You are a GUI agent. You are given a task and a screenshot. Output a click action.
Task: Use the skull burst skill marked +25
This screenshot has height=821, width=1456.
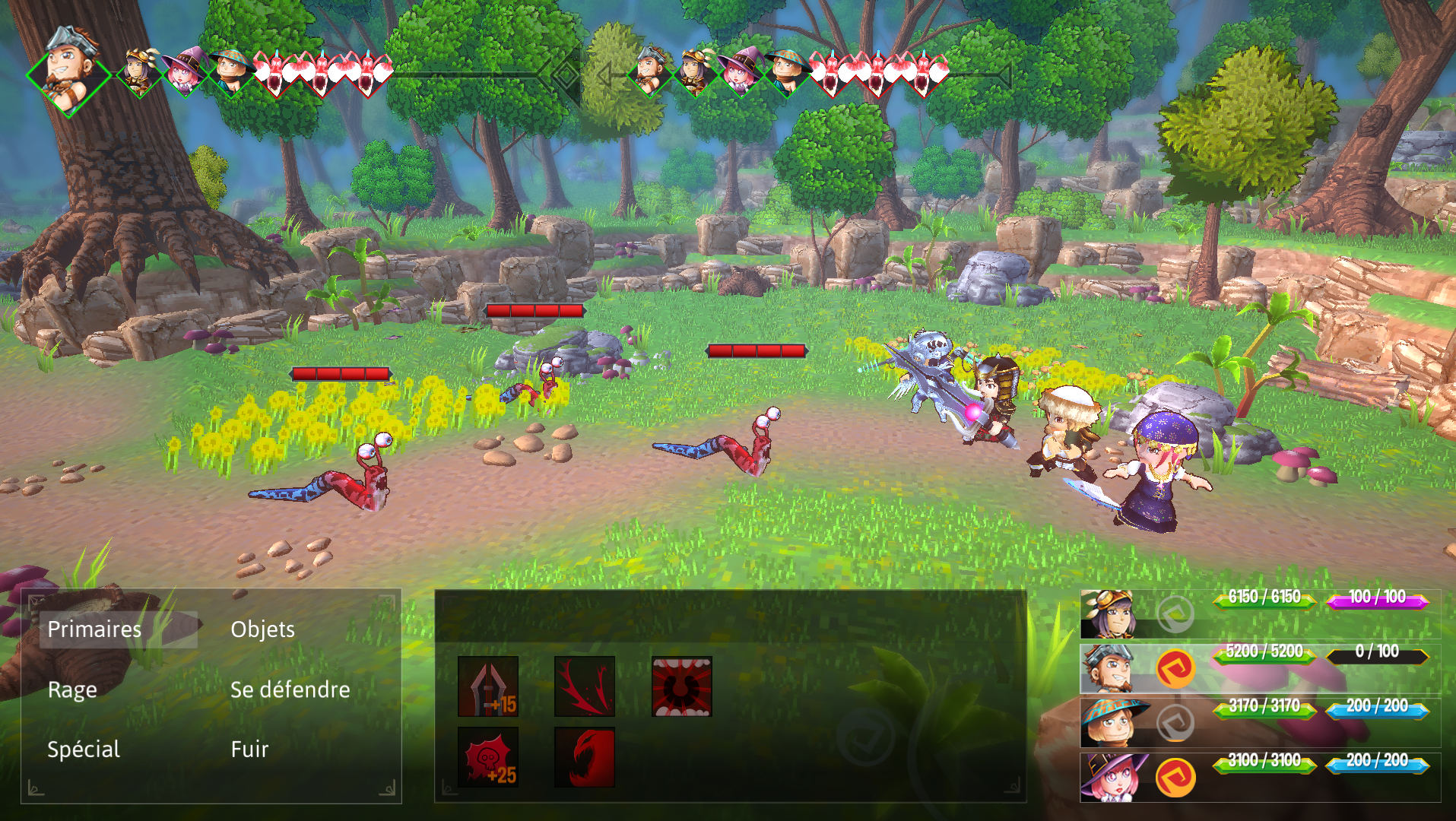[488, 757]
